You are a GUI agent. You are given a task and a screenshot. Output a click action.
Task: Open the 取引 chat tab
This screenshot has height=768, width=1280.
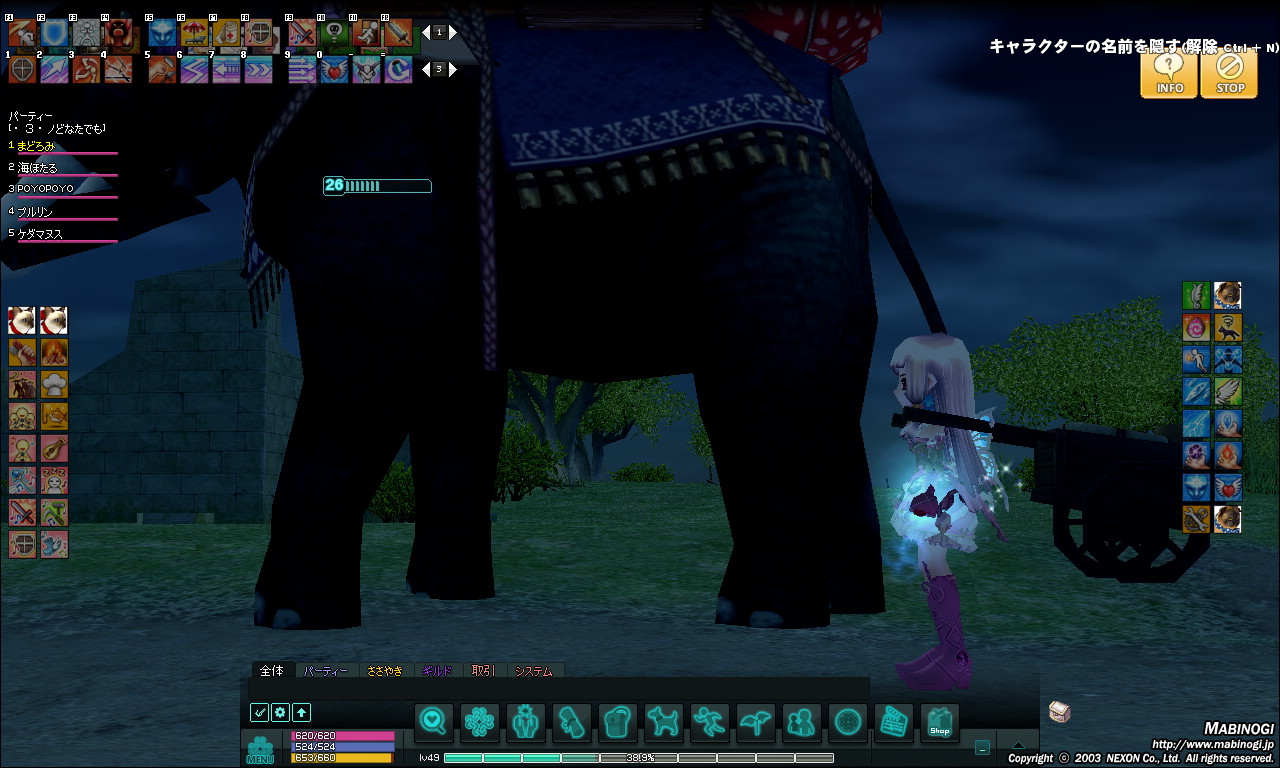(483, 671)
